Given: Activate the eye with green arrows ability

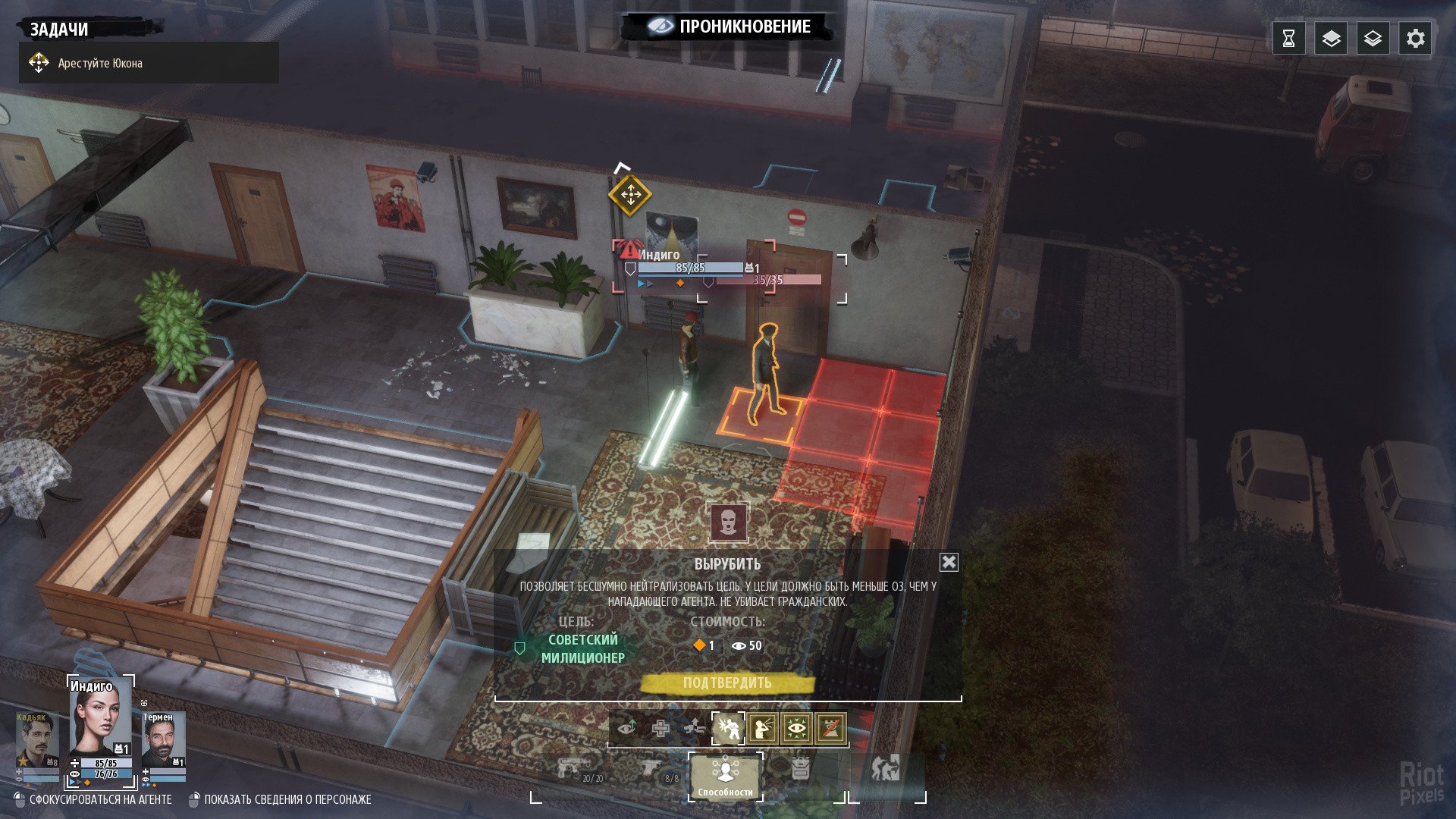Looking at the screenshot, I should click(796, 729).
